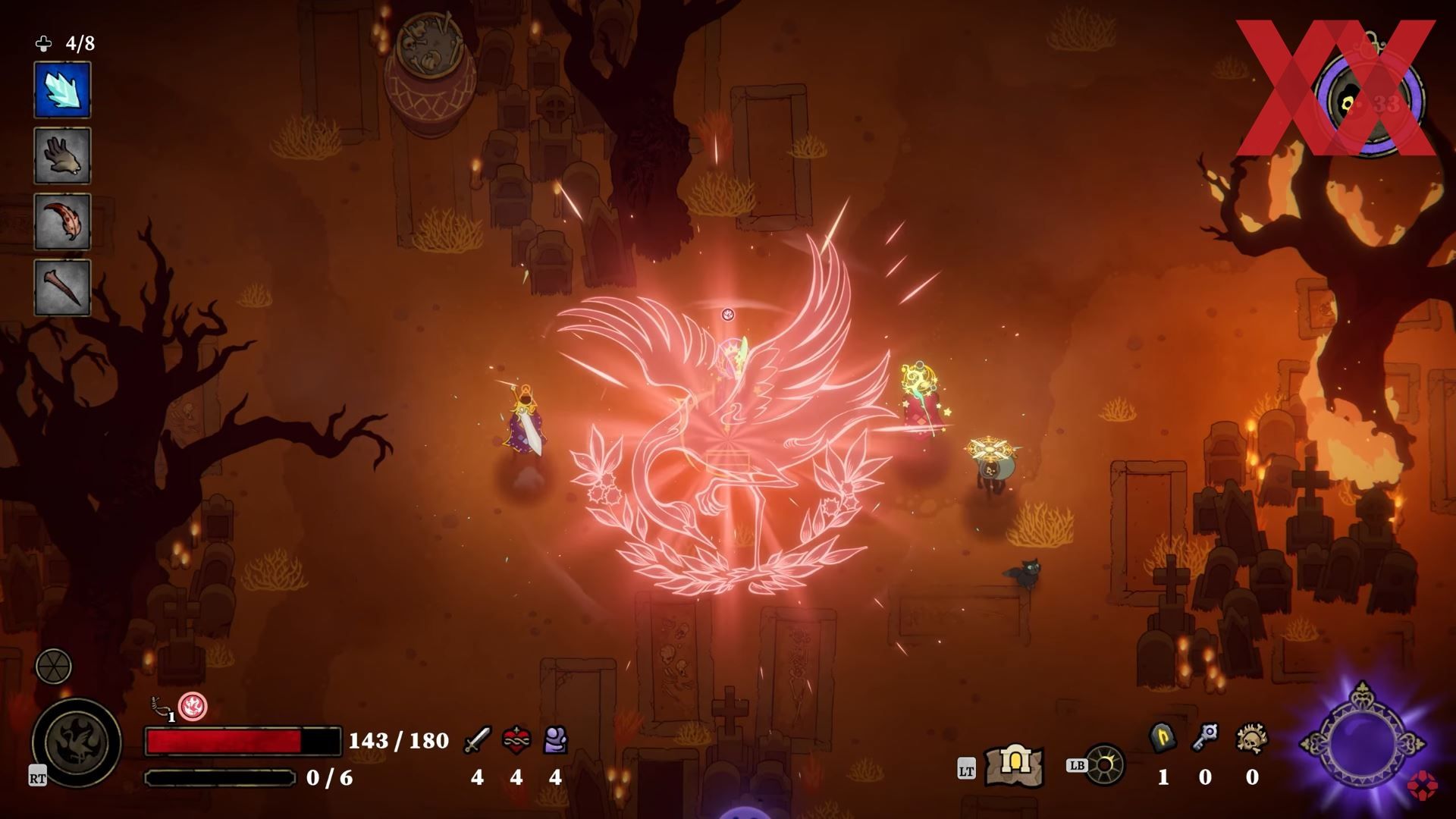Select the rusty nail item slot
This screenshot has width=1456, height=819.
(62, 287)
